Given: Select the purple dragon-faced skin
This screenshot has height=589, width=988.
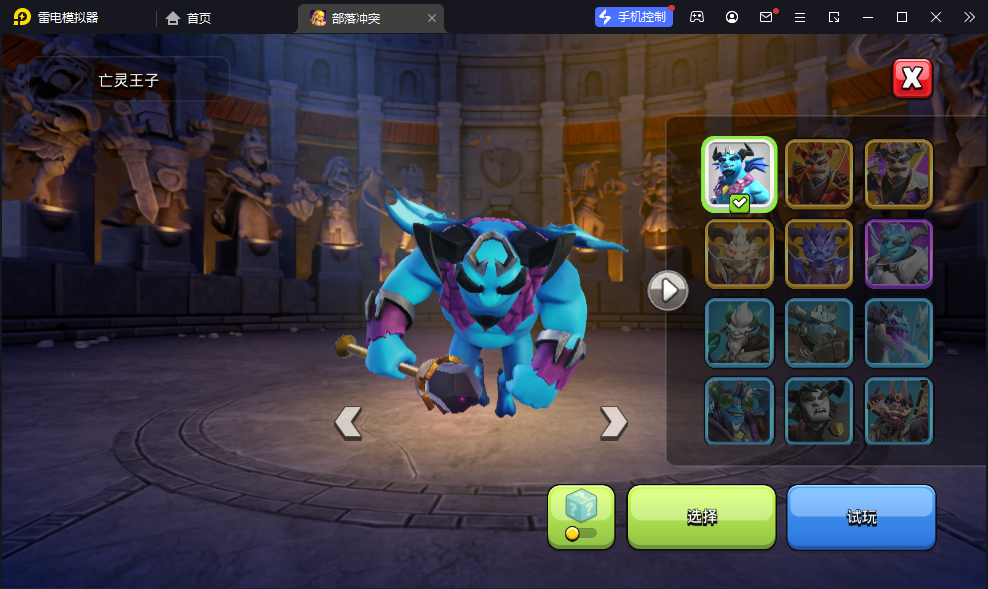Looking at the screenshot, I should point(819,253).
